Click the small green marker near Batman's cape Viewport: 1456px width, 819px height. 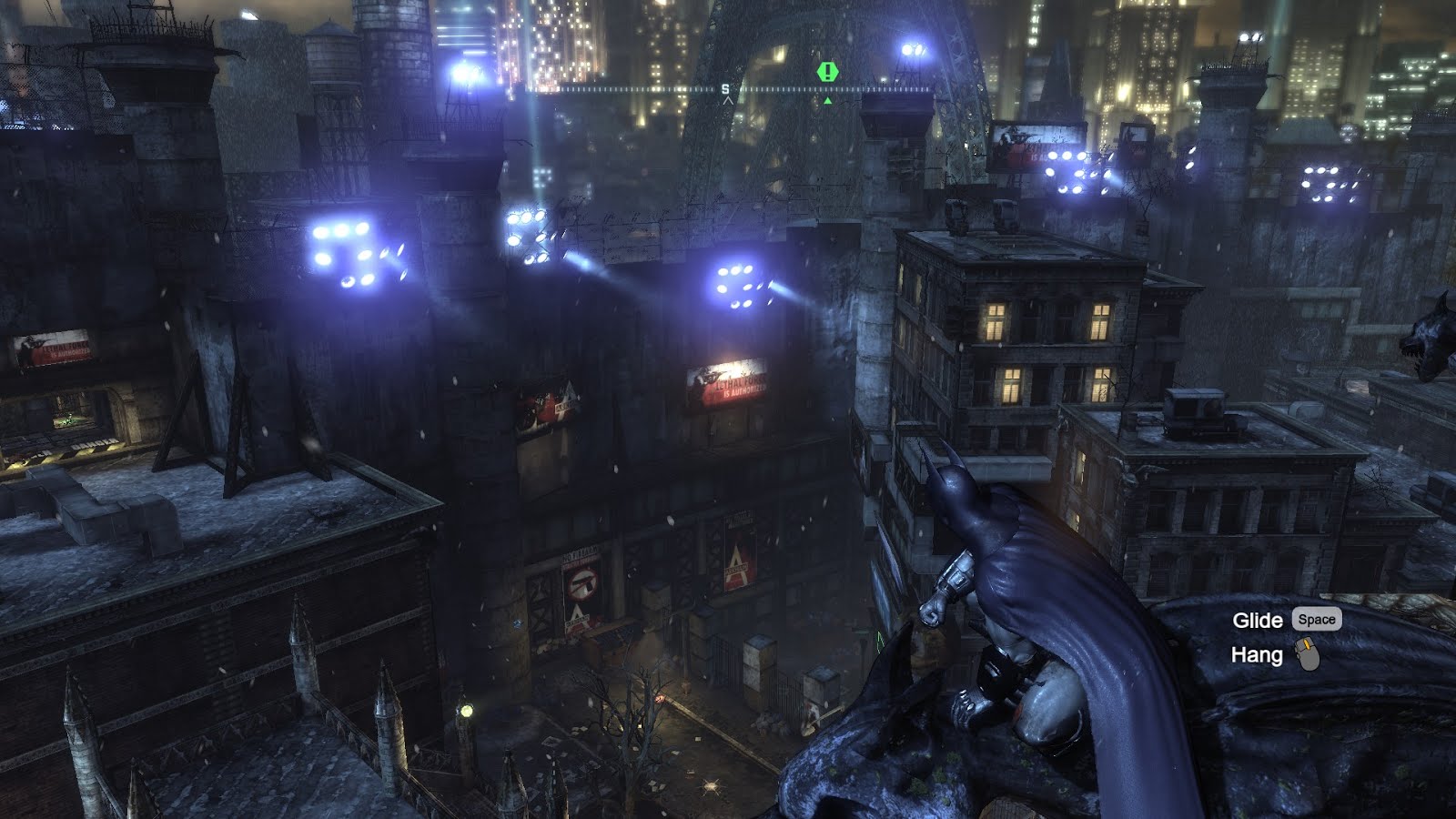point(880,642)
